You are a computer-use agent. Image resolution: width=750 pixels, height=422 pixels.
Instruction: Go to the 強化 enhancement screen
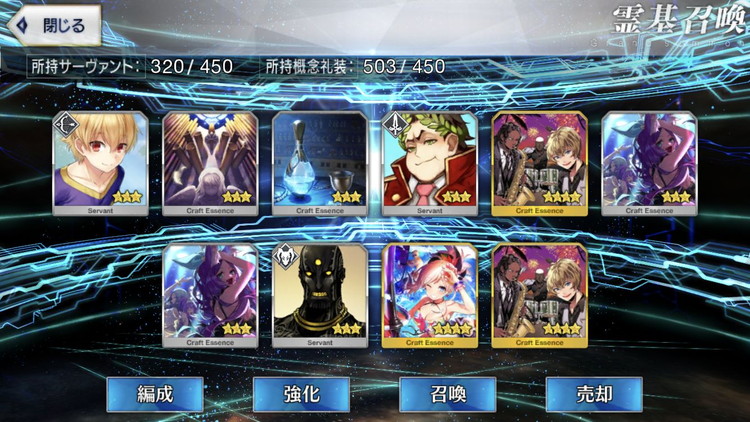point(301,393)
